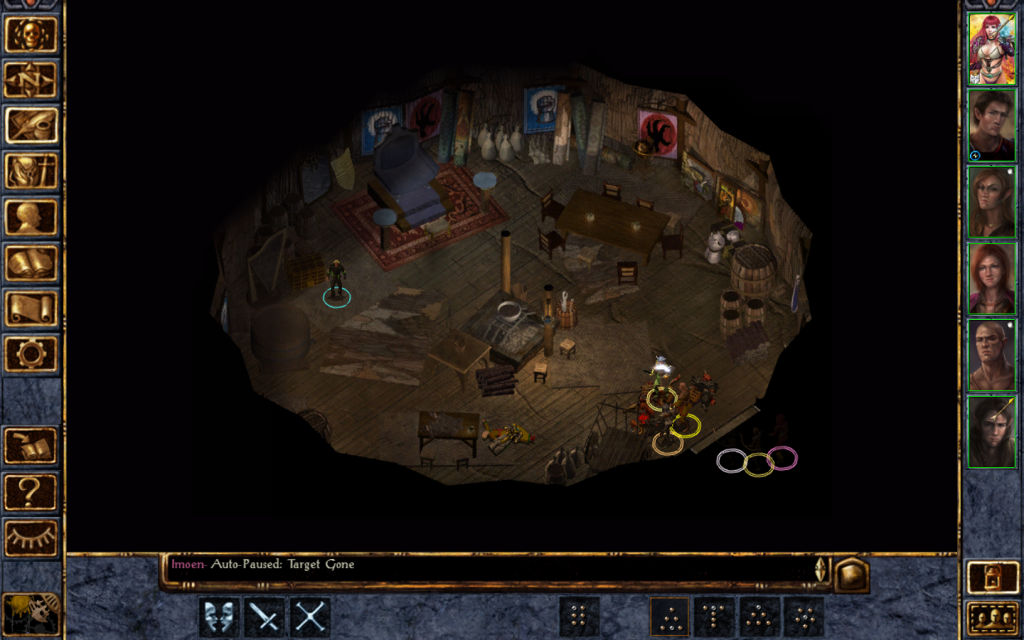Click the closed eye rest button

pyautogui.click(x=31, y=538)
